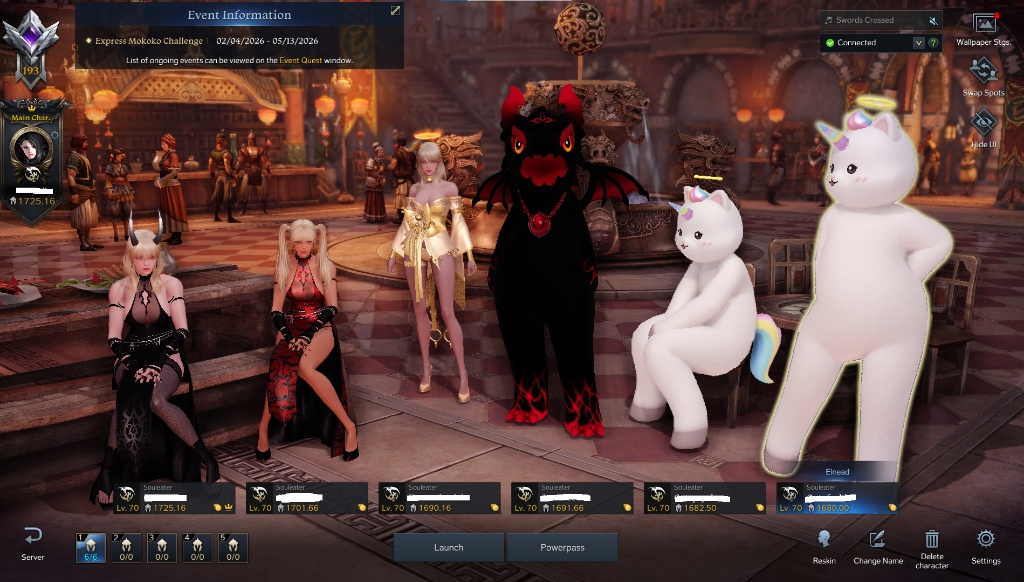The height and width of the screenshot is (582, 1024).
Task: Activate the Swap Spots option
Action: click(984, 77)
